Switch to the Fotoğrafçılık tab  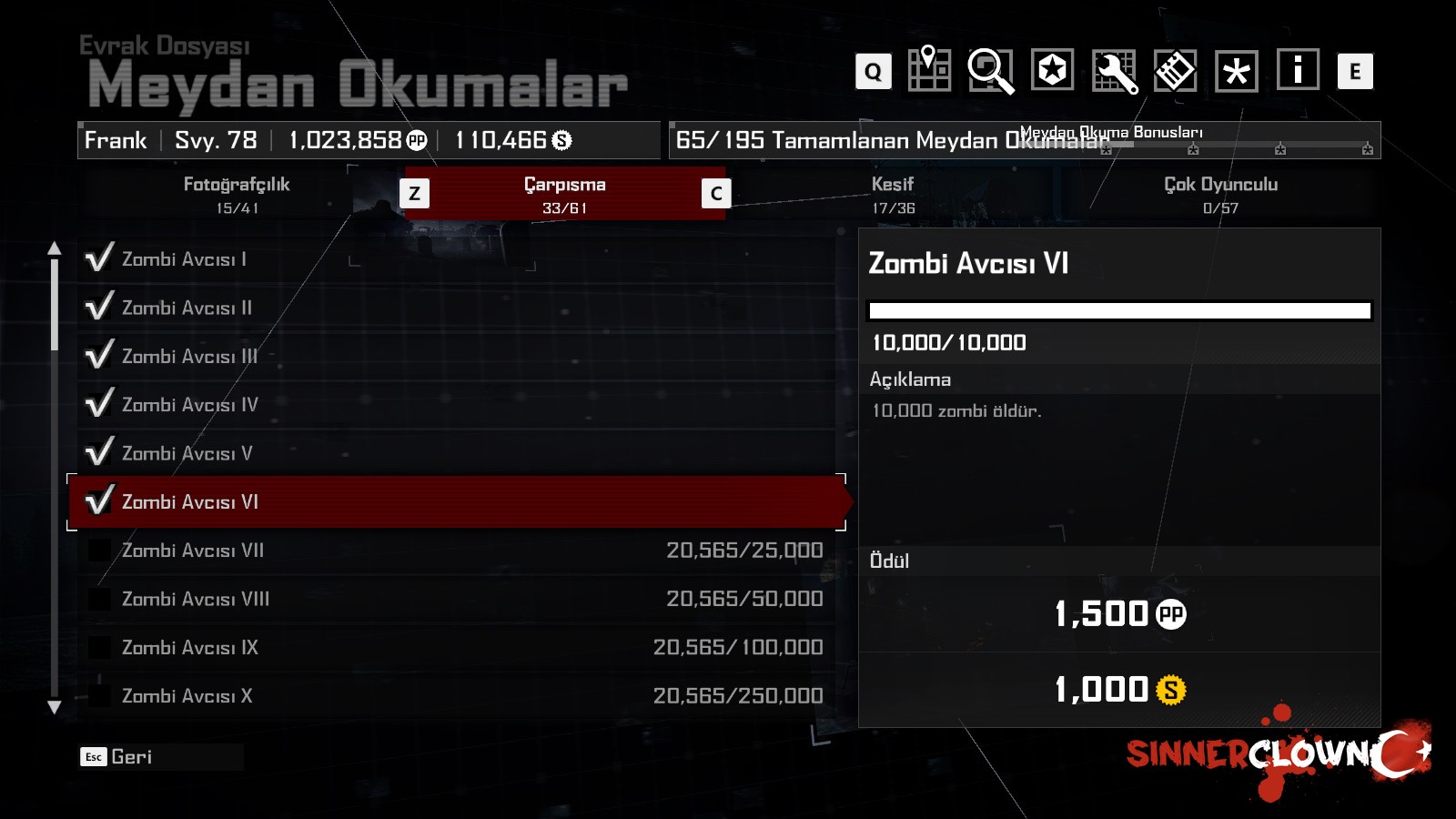point(237,194)
